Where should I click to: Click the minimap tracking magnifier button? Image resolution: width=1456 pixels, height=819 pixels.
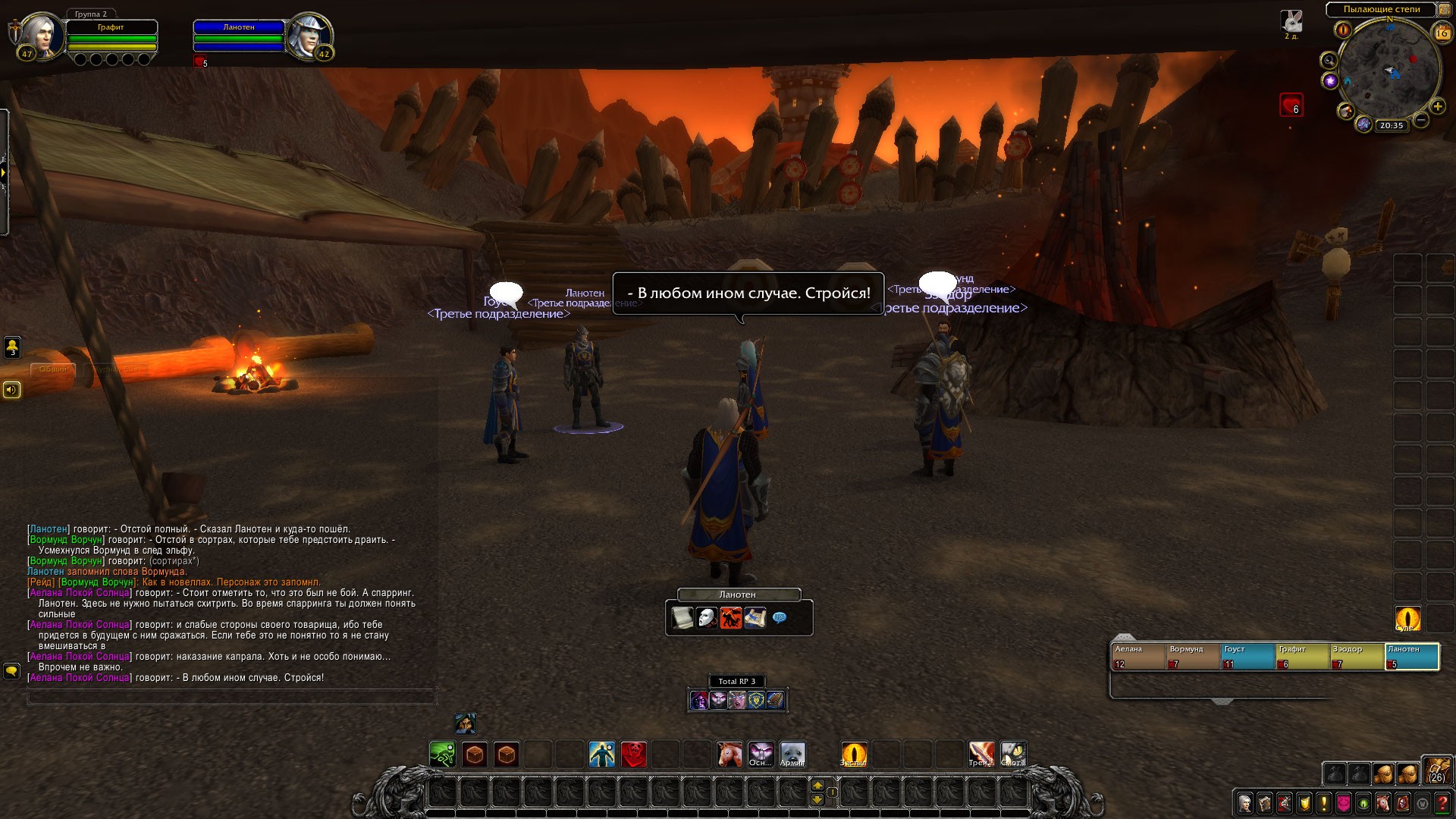(1329, 61)
